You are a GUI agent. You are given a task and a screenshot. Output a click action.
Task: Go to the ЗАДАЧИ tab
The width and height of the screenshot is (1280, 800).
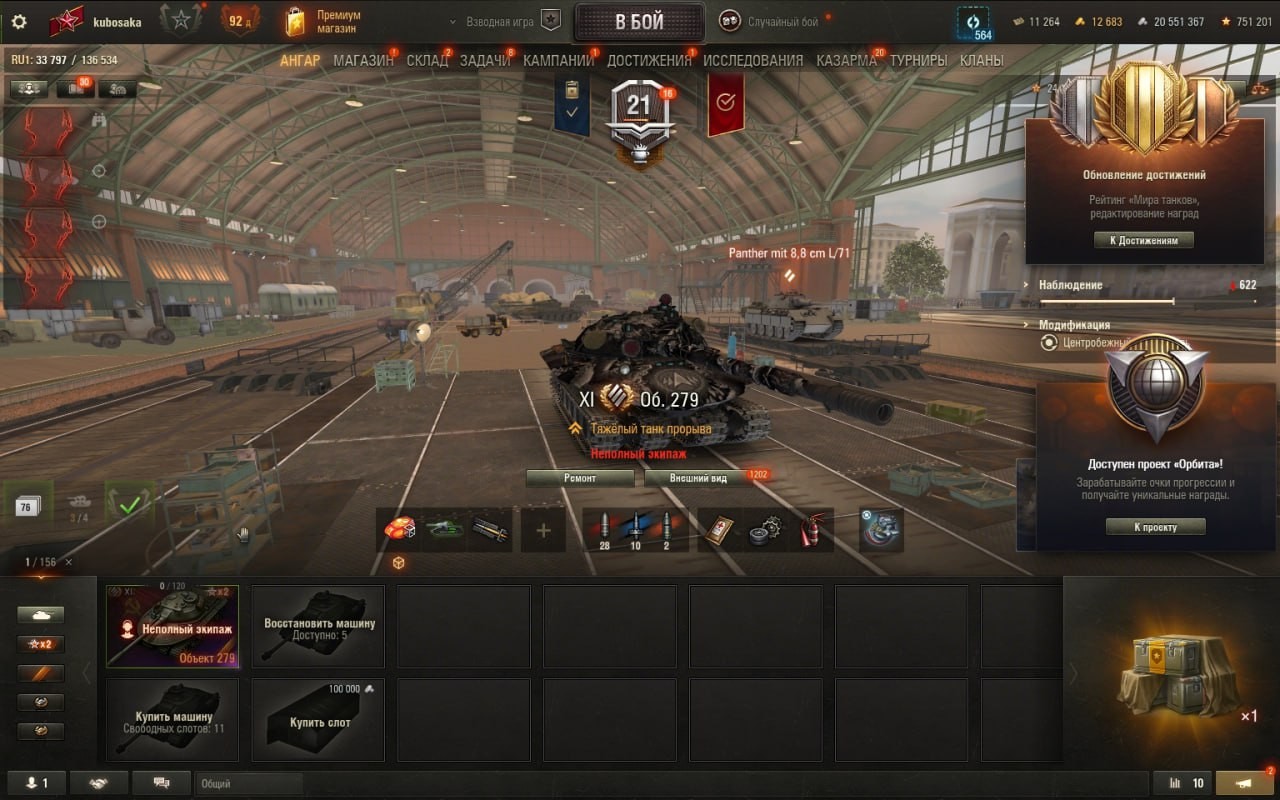coord(485,60)
